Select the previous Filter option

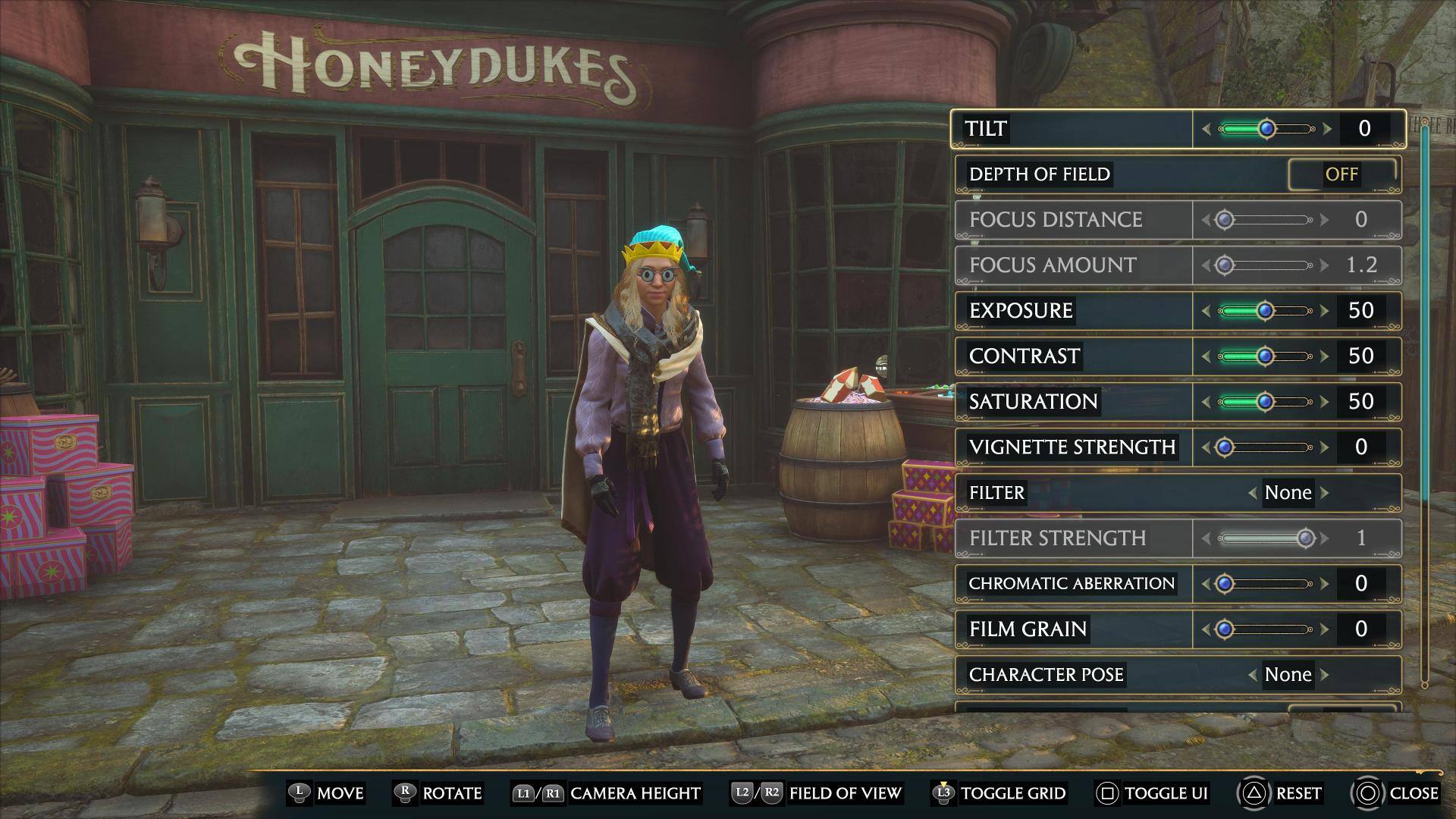pyautogui.click(x=1253, y=493)
